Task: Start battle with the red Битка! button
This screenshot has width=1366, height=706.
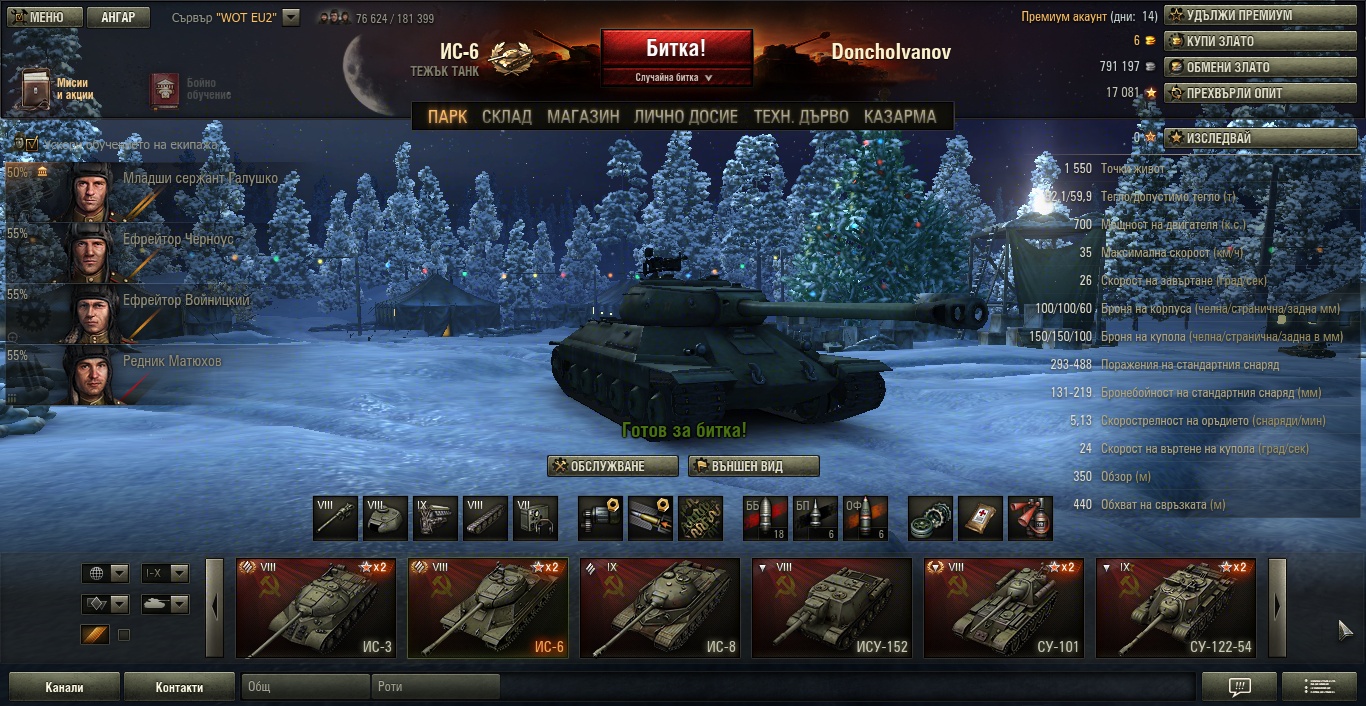Action: [x=676, y=47]
